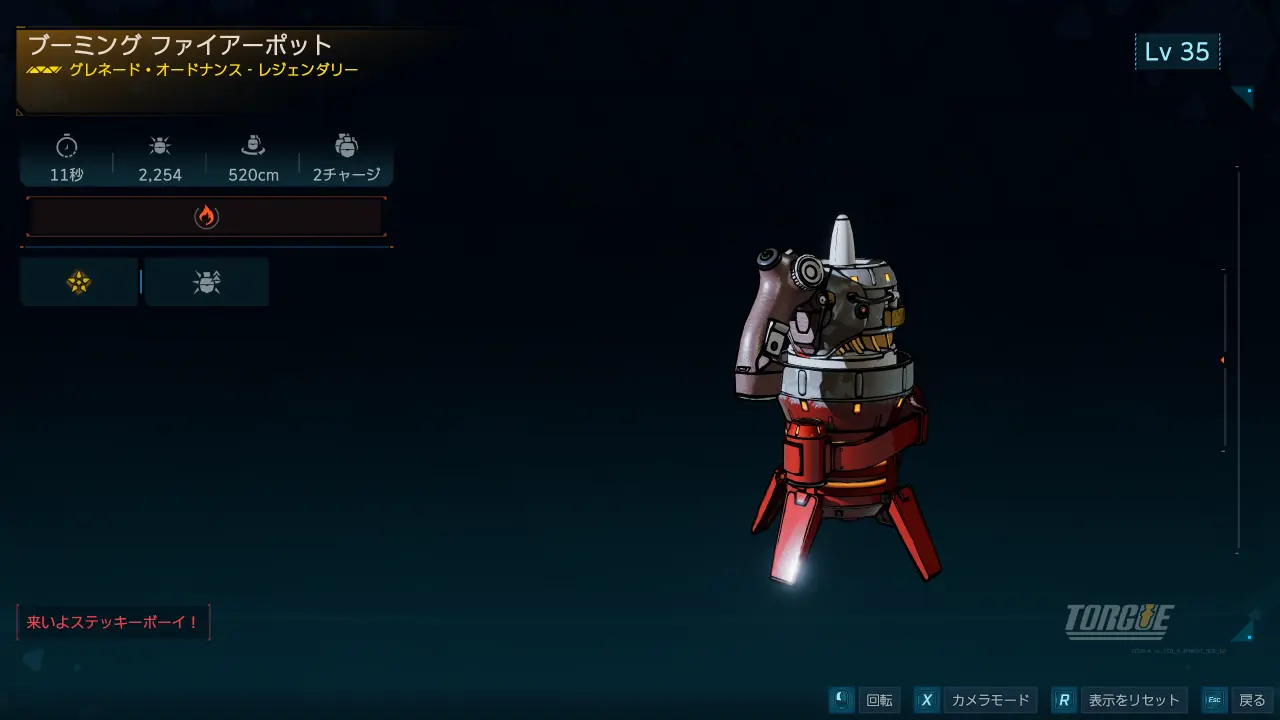Click the fire element icon bar
The height and width of the screenshot is (720, 1280).
point(206,216)
